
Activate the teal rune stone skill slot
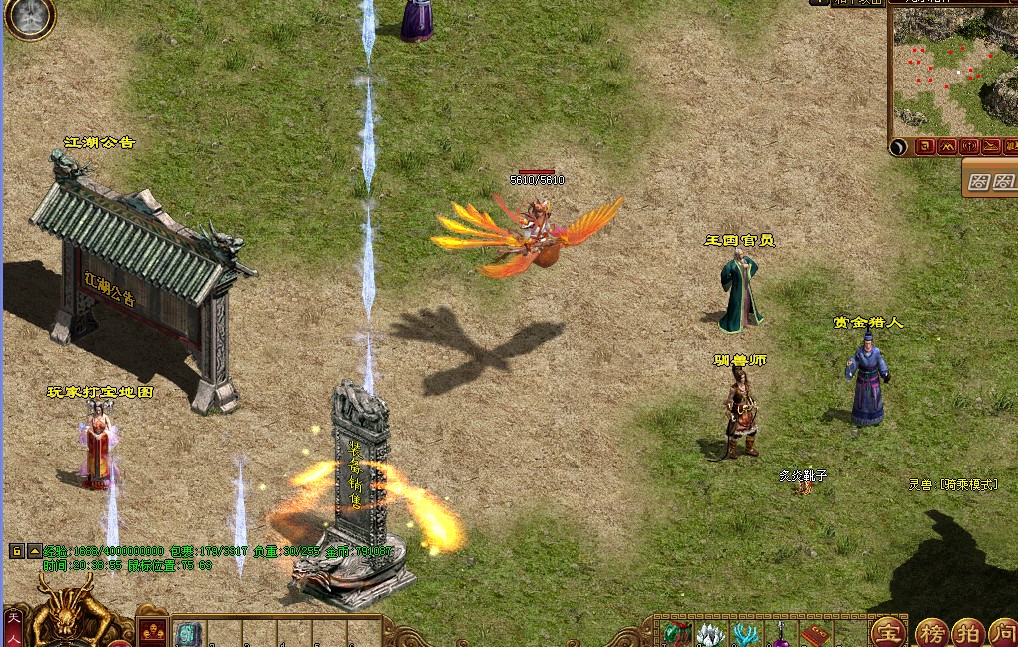coord(189,634)
